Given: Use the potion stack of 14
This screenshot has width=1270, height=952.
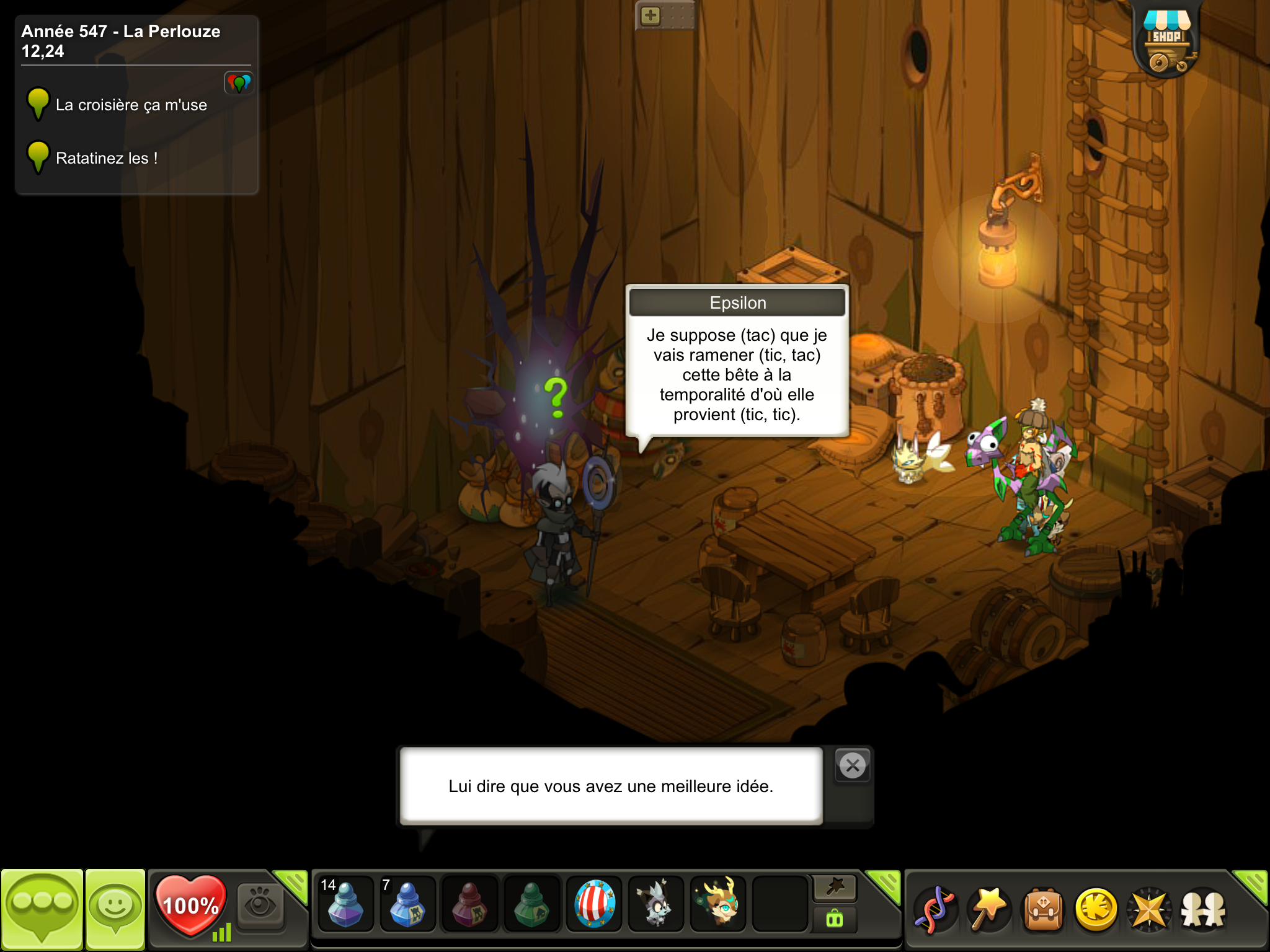Looking at the screenshot, I should coord(345,905).
